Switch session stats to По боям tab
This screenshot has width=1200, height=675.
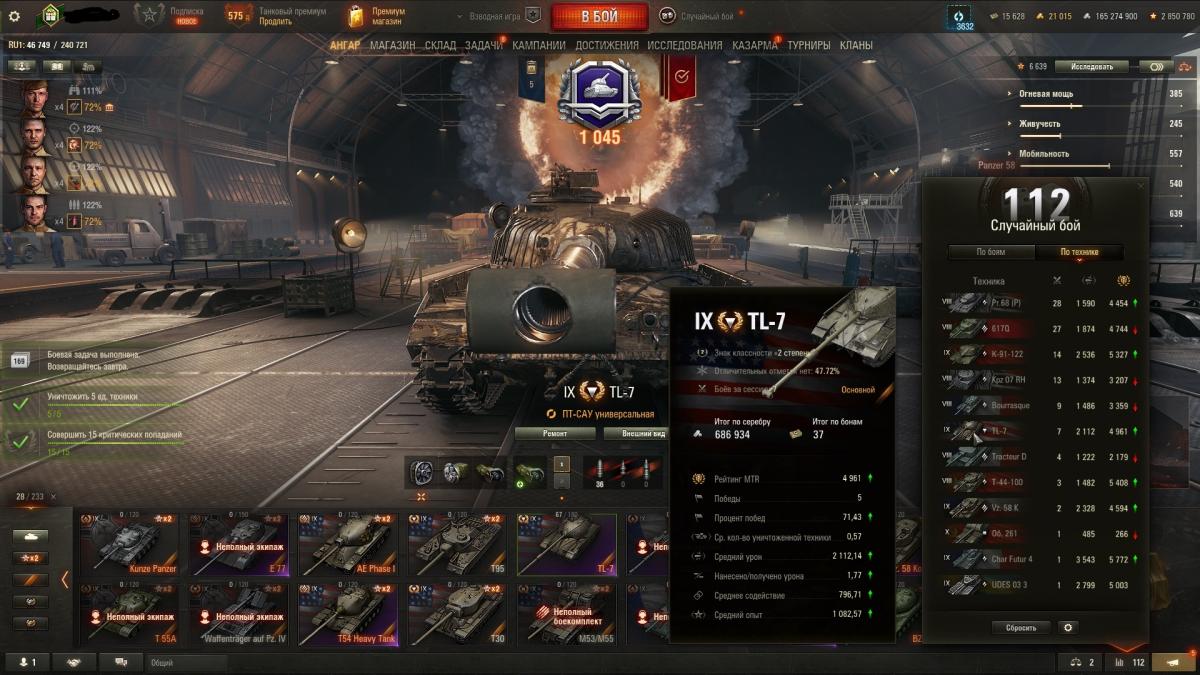point(990,253)
